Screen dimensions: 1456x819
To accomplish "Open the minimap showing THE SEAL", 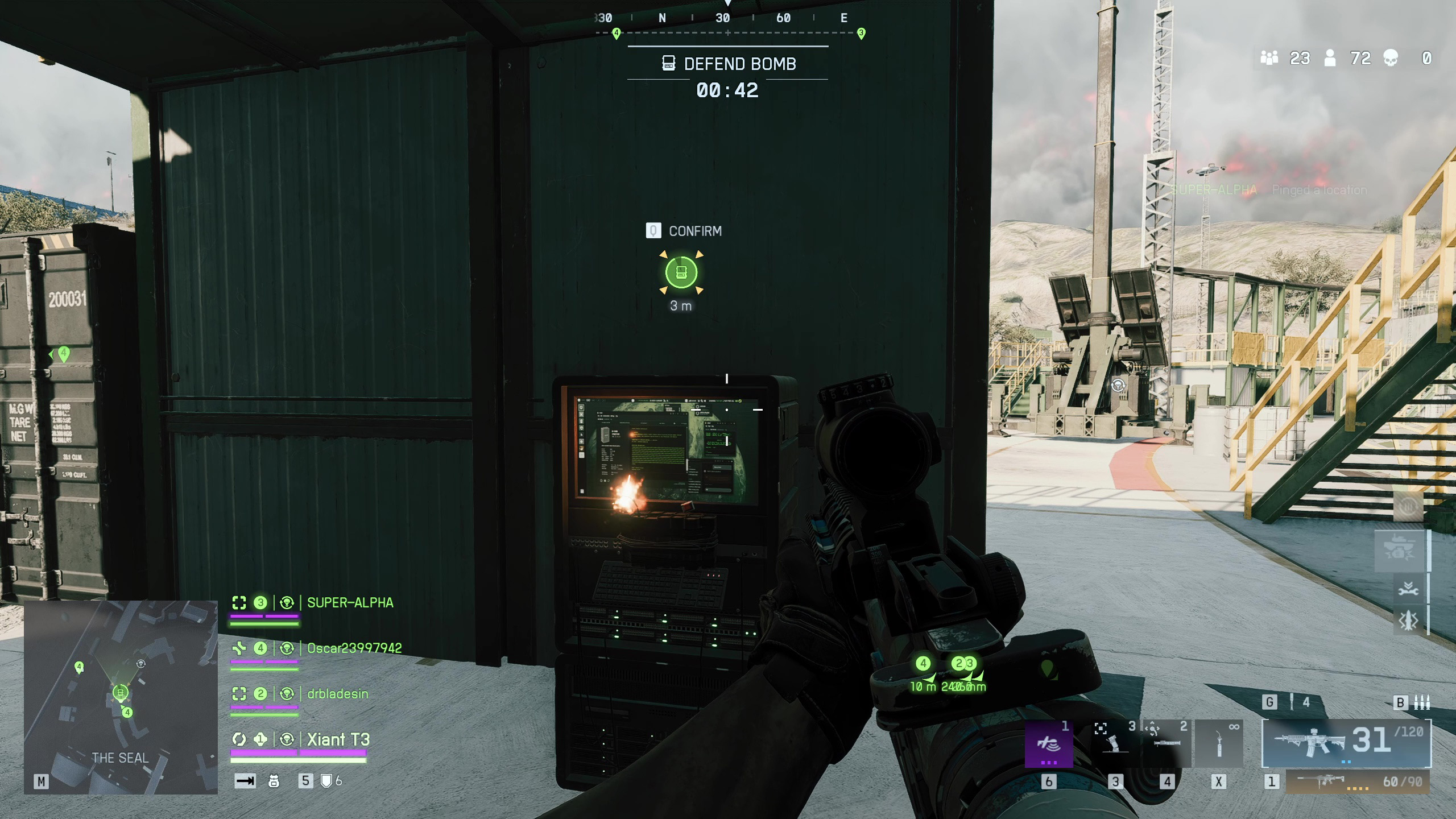I will pyautogui.click(x=121, y=697).
